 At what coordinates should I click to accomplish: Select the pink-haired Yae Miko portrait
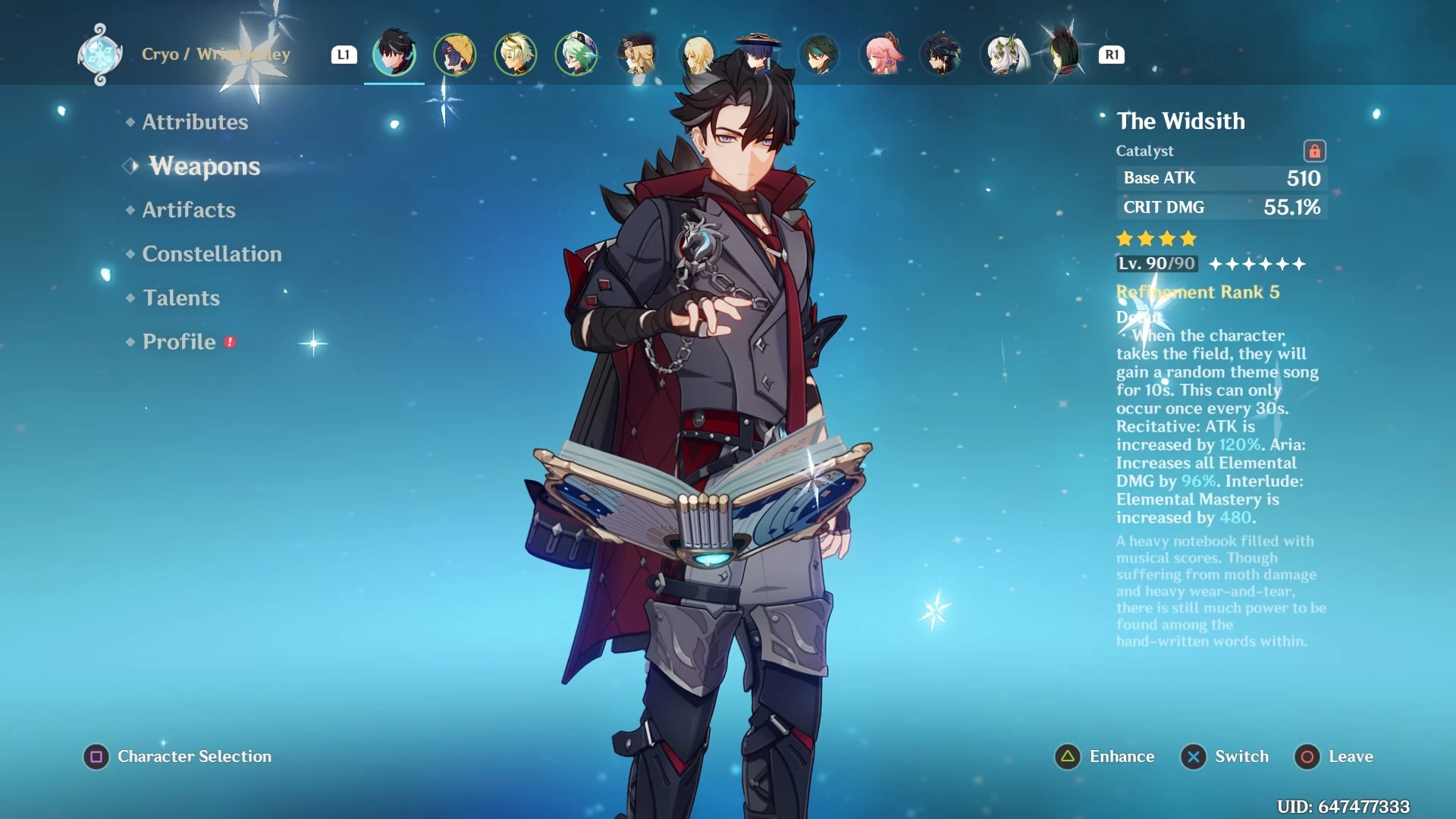(881, 54)
